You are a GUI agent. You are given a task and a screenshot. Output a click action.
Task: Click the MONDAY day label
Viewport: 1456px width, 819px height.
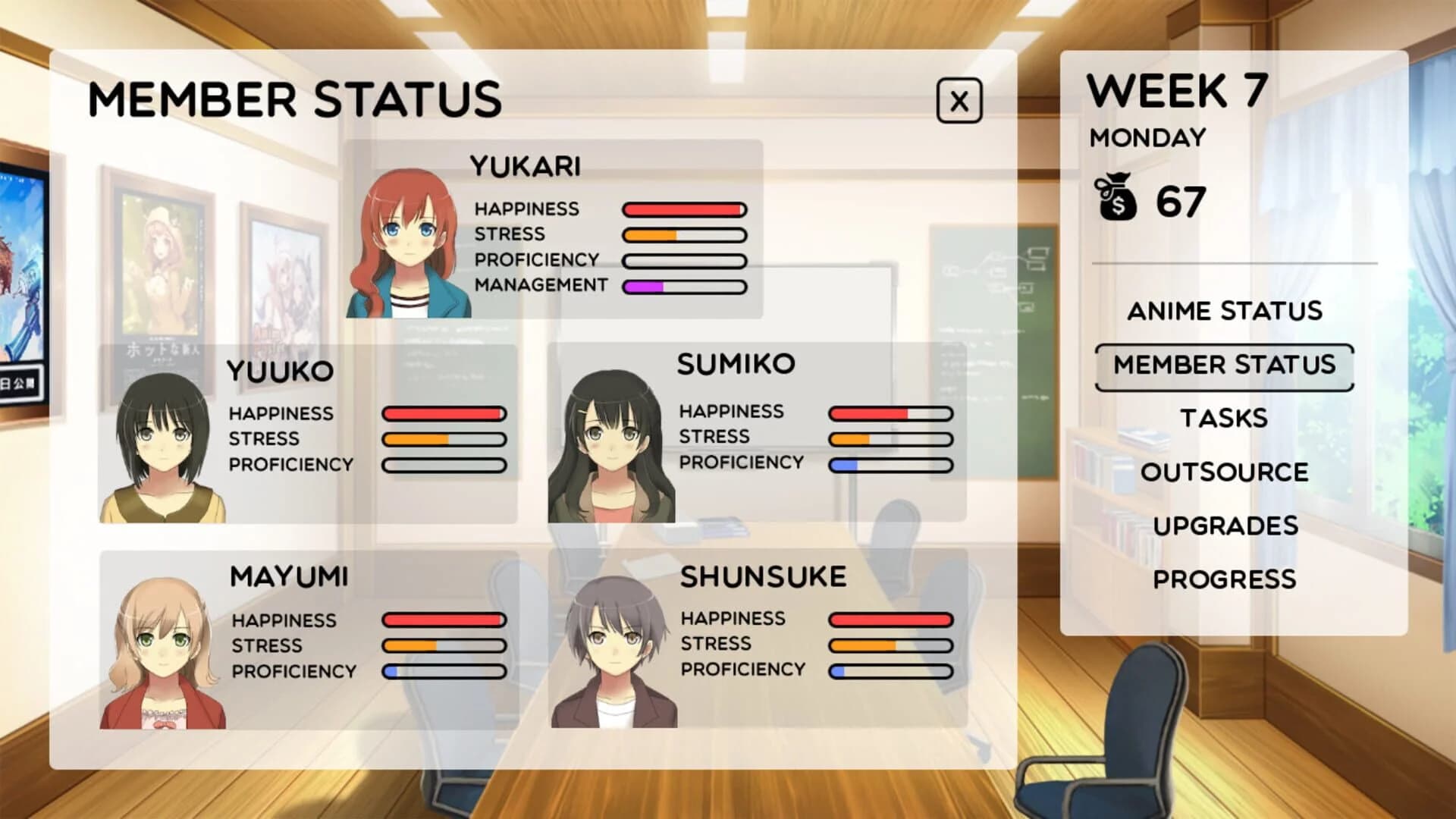point(1147,137)
